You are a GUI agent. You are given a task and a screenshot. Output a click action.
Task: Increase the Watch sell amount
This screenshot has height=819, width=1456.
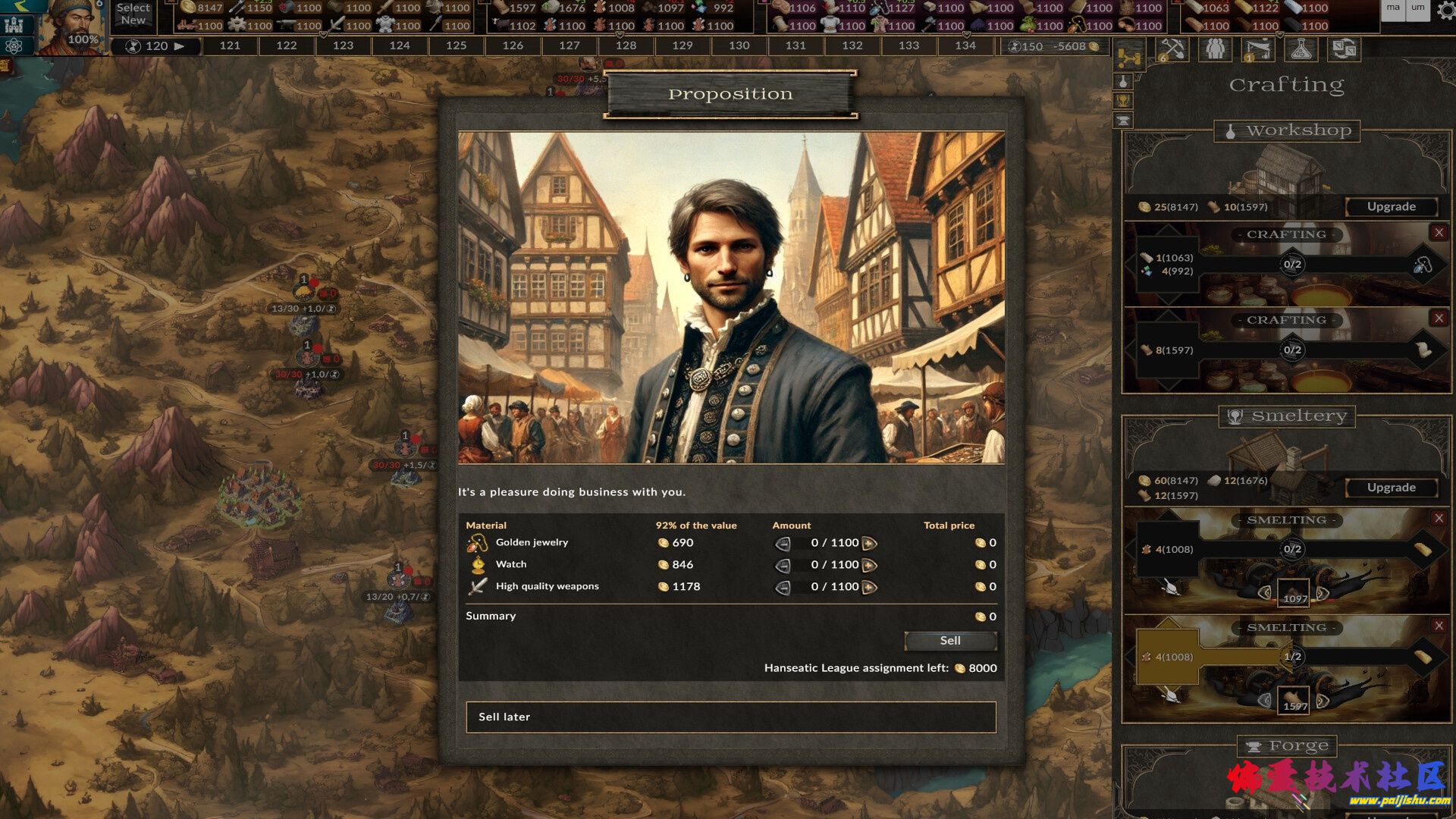pyautogui.click(x=870, y=565)
